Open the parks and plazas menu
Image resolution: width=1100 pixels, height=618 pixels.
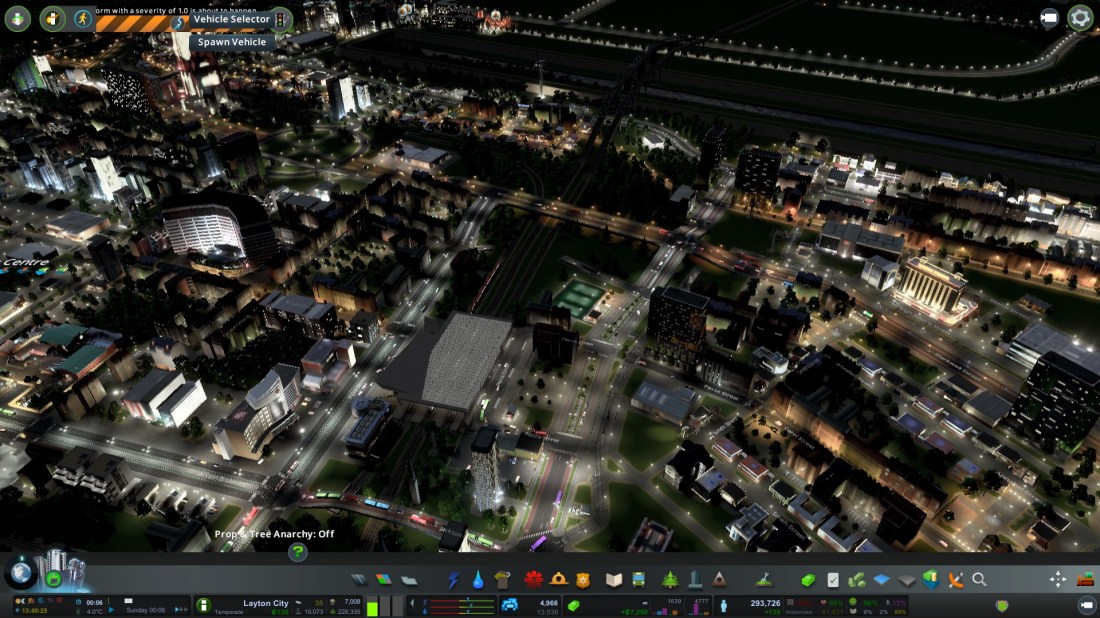pos(670,580)
